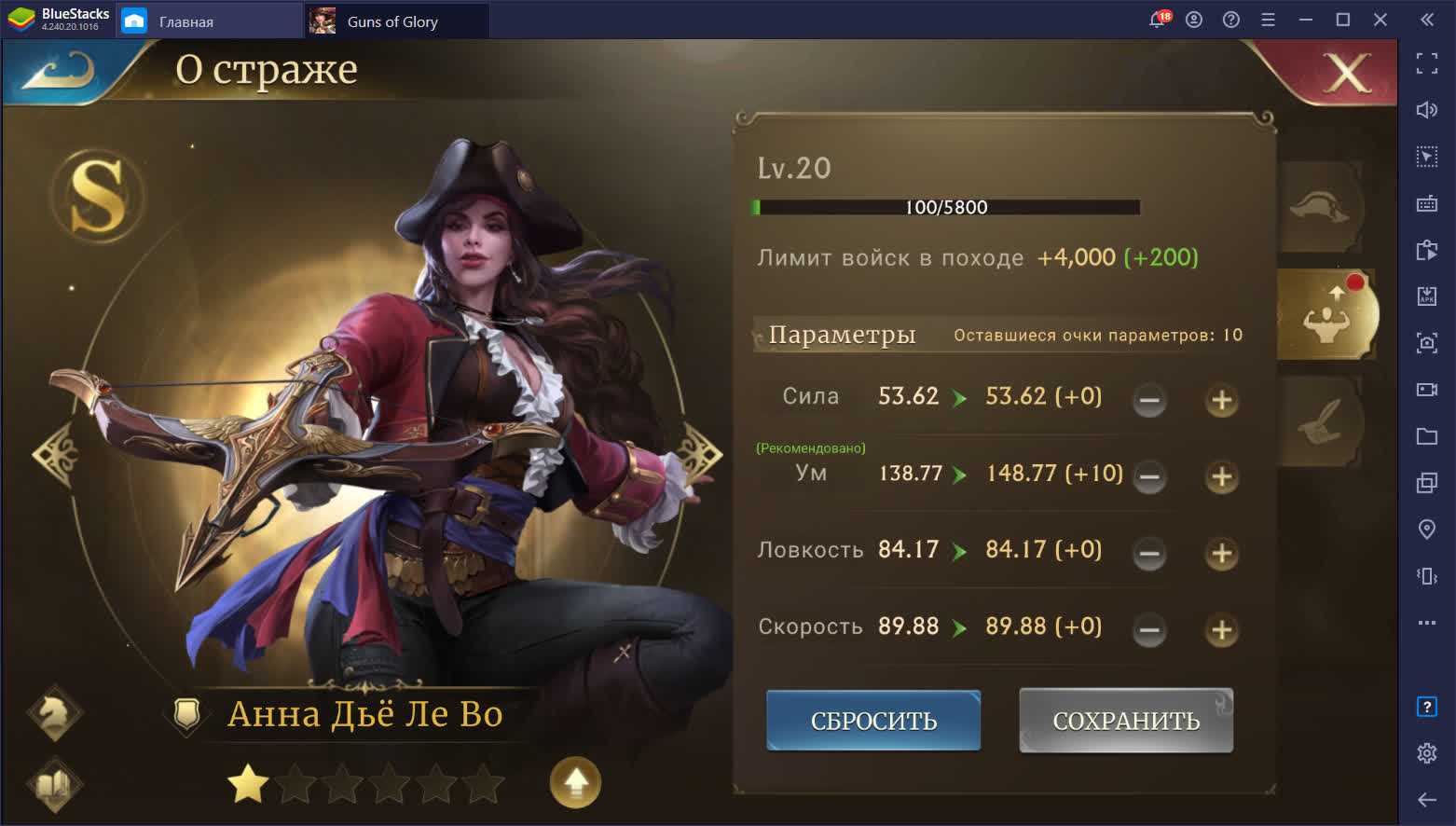Decrease Ловкость with the minus button
The image size is (1456, 826).
pyautogui.click(x=1149, y=554)
